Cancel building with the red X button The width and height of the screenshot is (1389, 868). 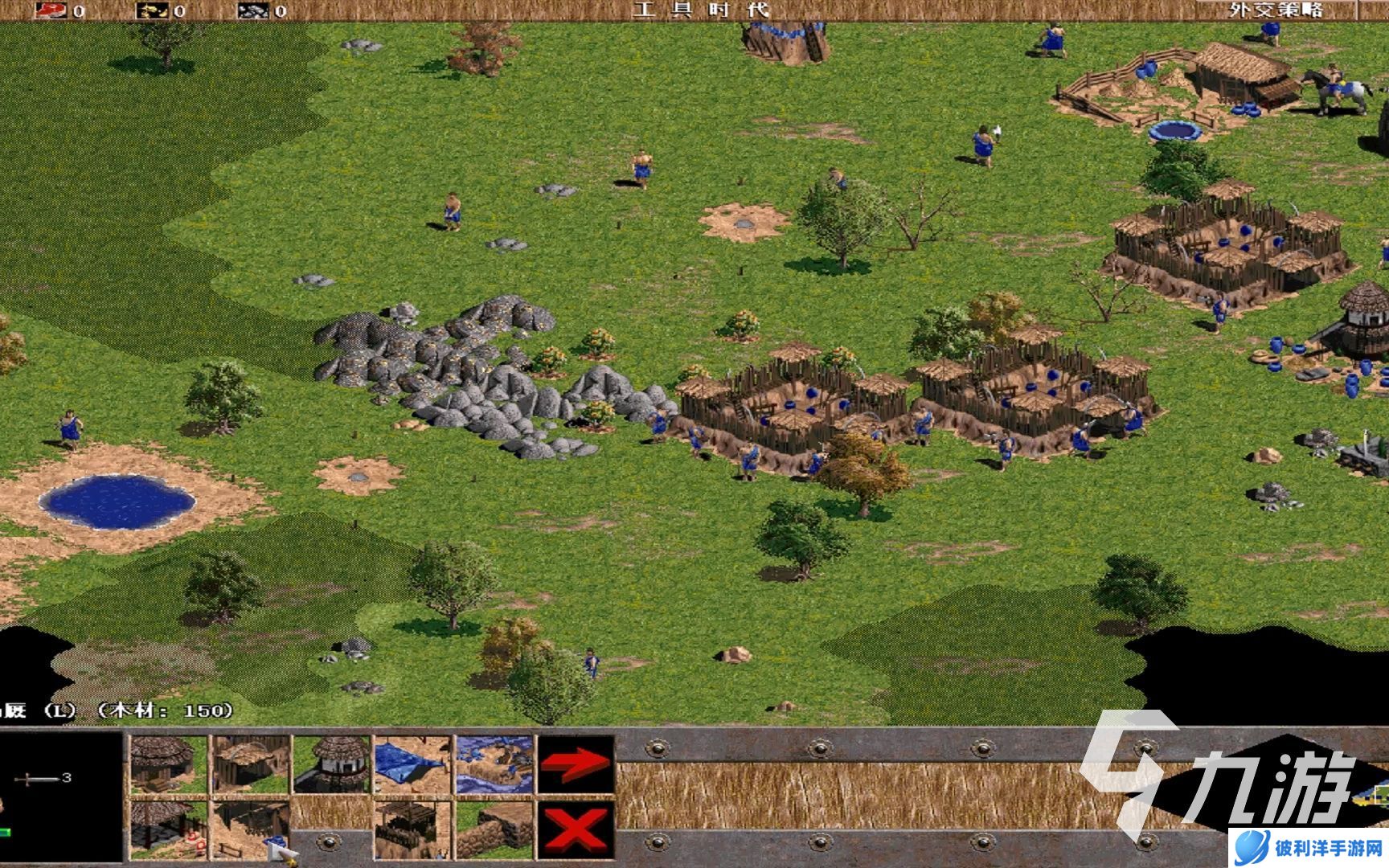point(576,829)
